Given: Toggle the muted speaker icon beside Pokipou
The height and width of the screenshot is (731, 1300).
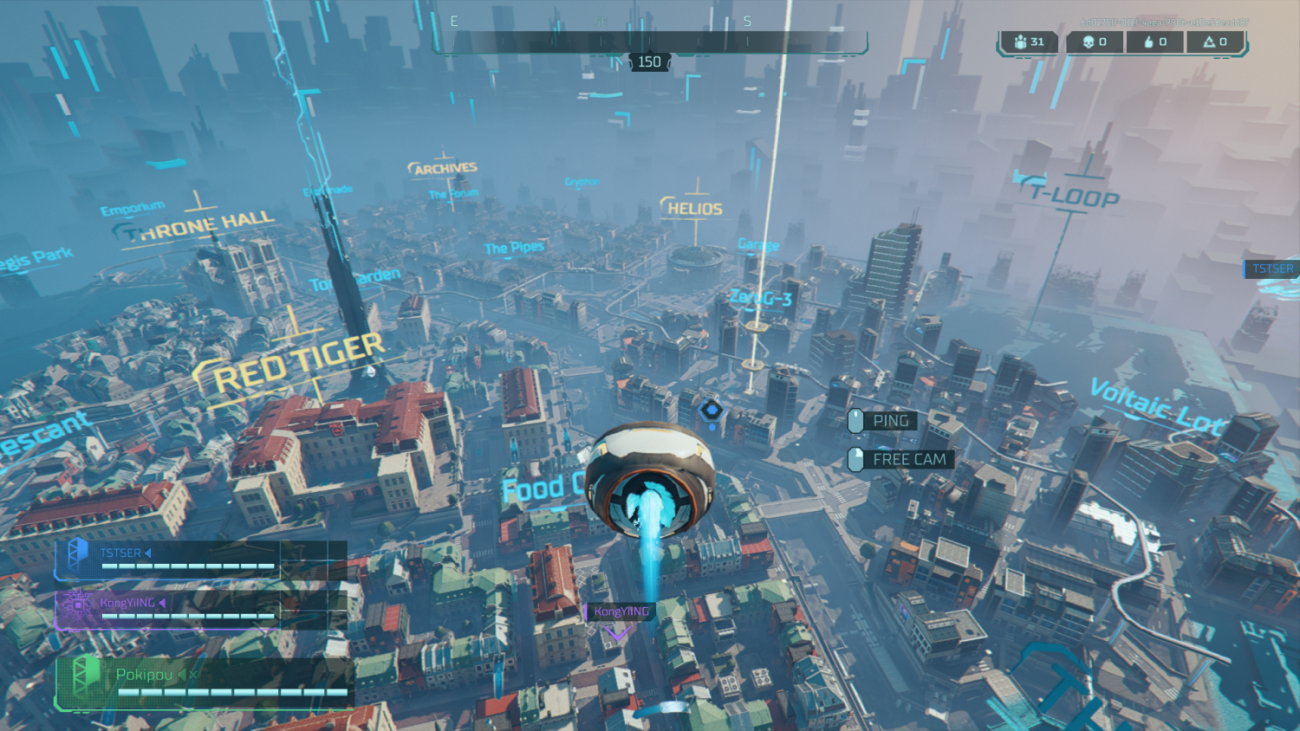Looking at the screenshot, I should [184, 674].
